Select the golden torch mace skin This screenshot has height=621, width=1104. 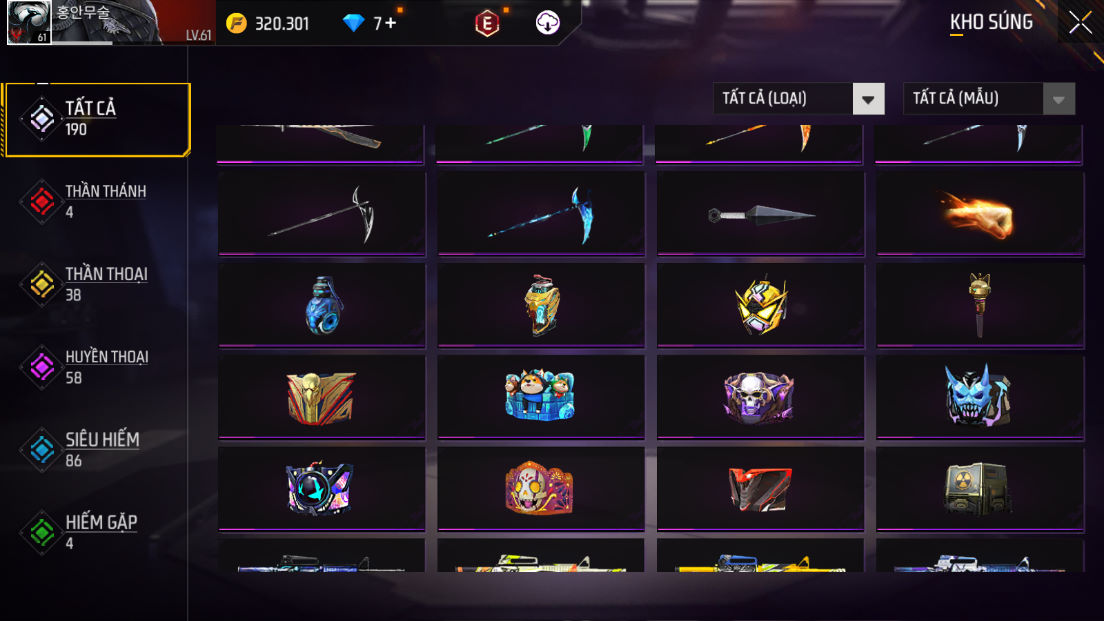[979, 305]
